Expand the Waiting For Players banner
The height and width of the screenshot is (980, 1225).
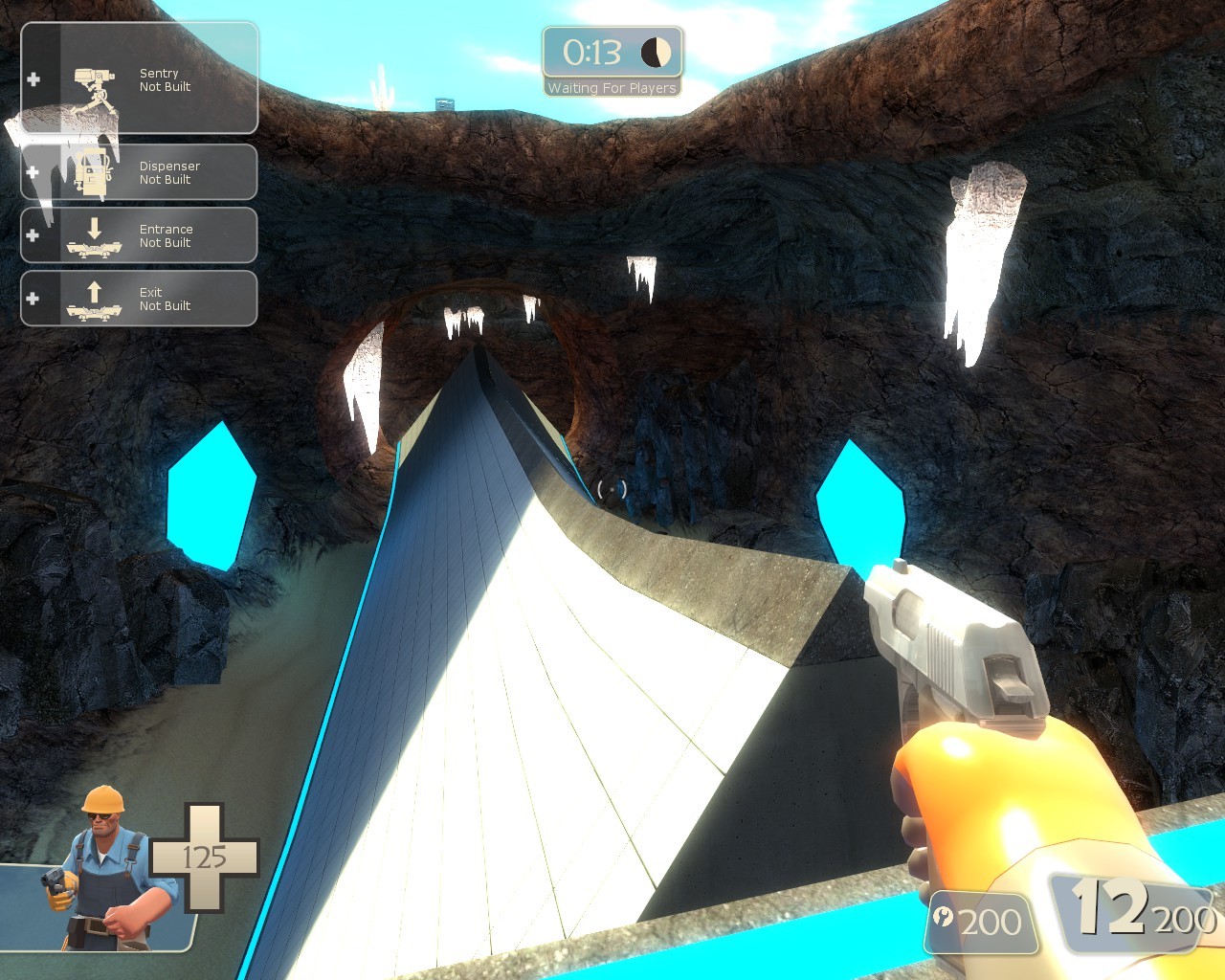(612, 87)
